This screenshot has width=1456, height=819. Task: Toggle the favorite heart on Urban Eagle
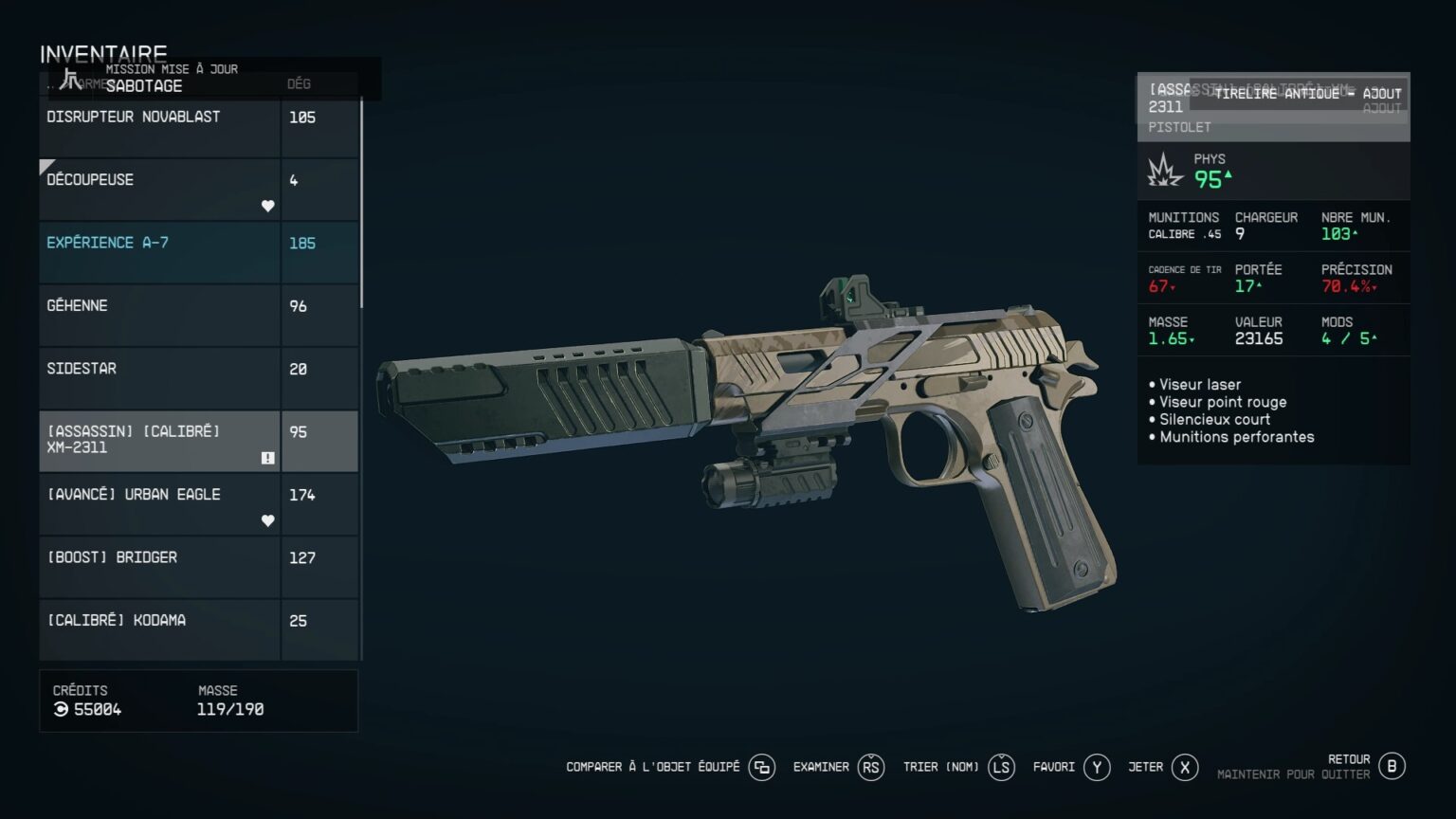click(x=267, y=520)
